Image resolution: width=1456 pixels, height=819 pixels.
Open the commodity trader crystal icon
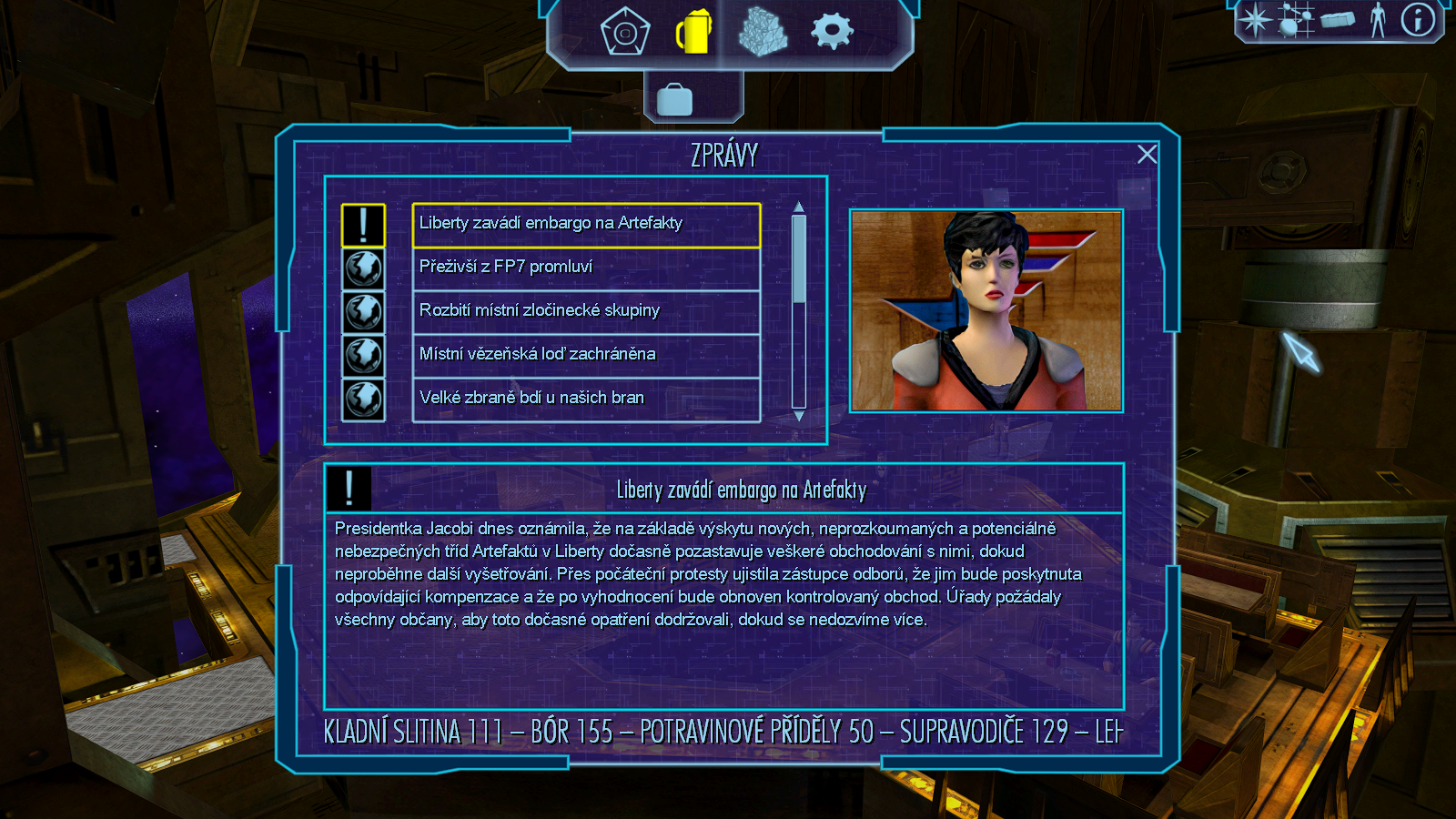[763, 33]
